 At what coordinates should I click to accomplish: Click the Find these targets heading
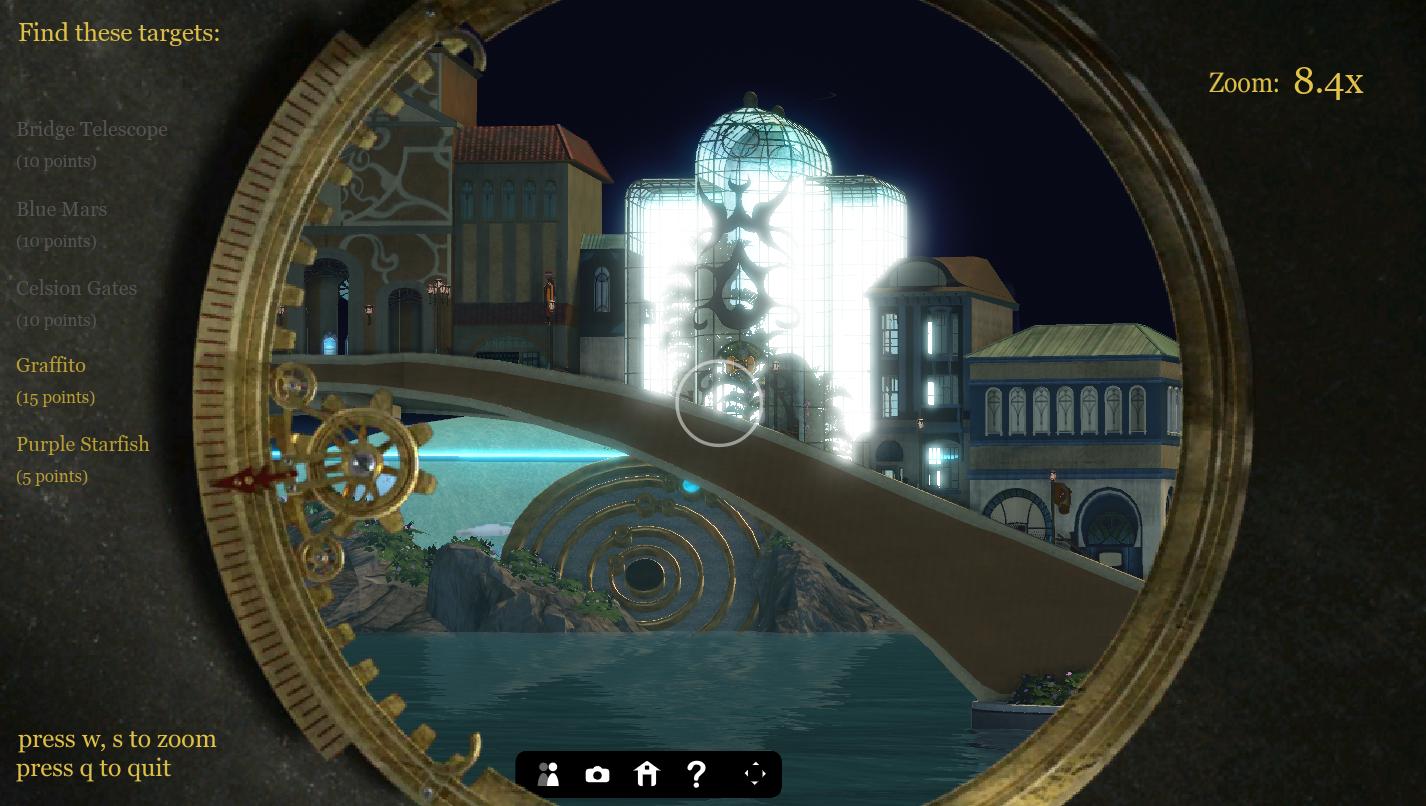tap(118, 32)
